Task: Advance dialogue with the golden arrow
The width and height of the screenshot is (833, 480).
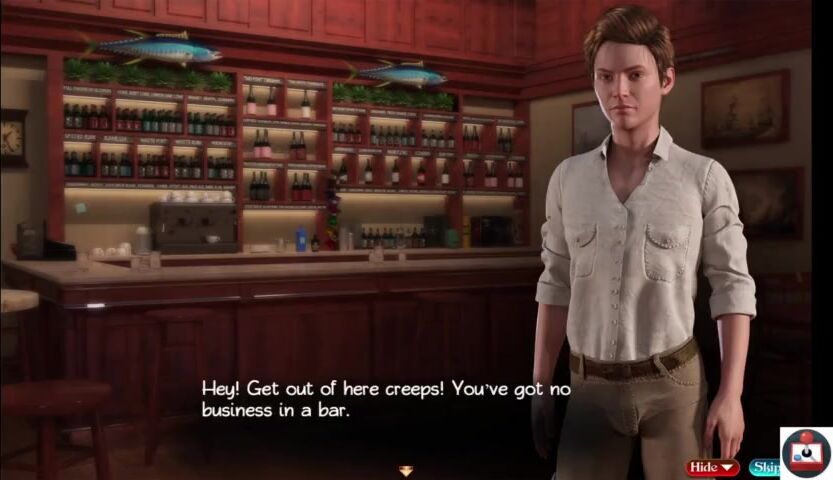Action: click(x=406, y=471)
